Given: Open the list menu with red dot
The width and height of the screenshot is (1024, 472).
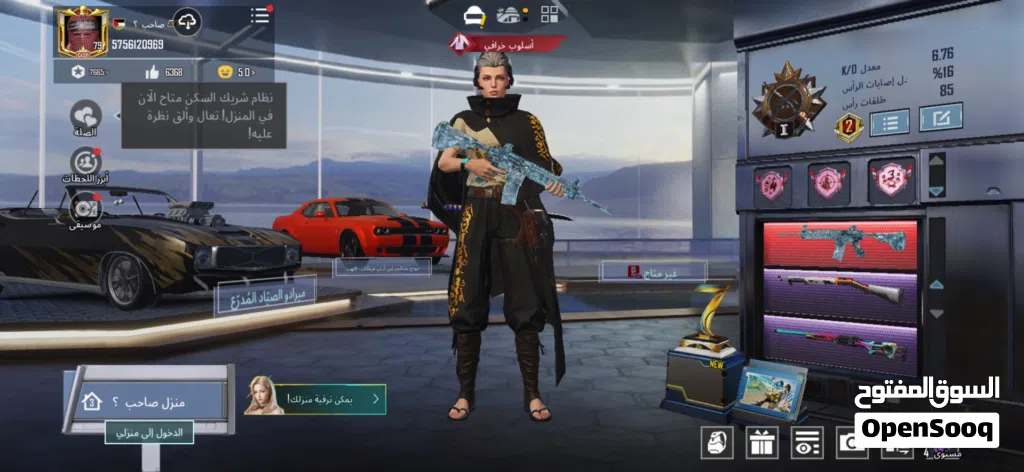Looking at the screenshot, I should pyautogui.click(x=260, y=15).
